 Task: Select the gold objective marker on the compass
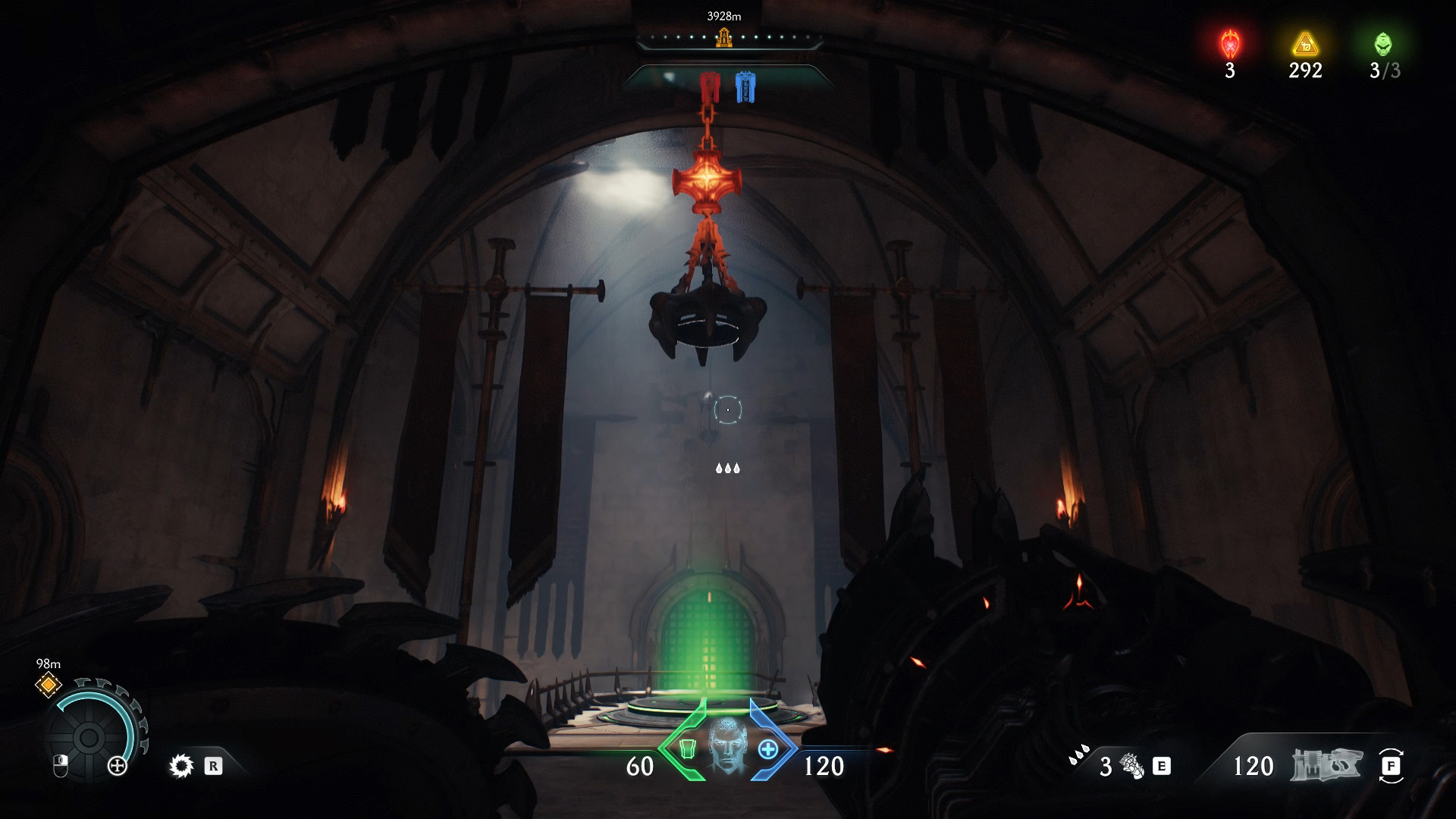coord(724,37)
